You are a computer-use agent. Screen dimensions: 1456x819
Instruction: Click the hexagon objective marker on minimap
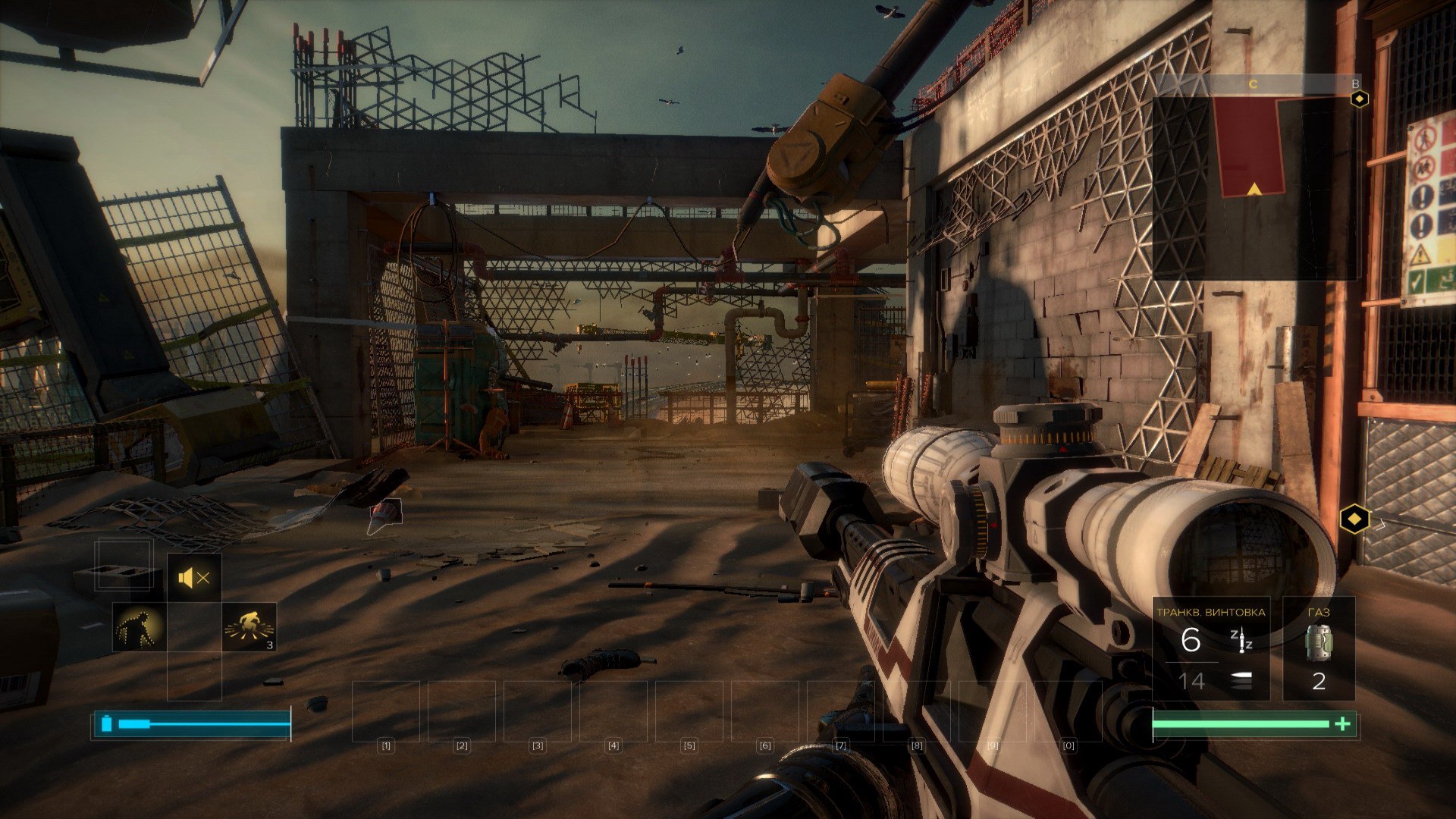point(1361,99)
